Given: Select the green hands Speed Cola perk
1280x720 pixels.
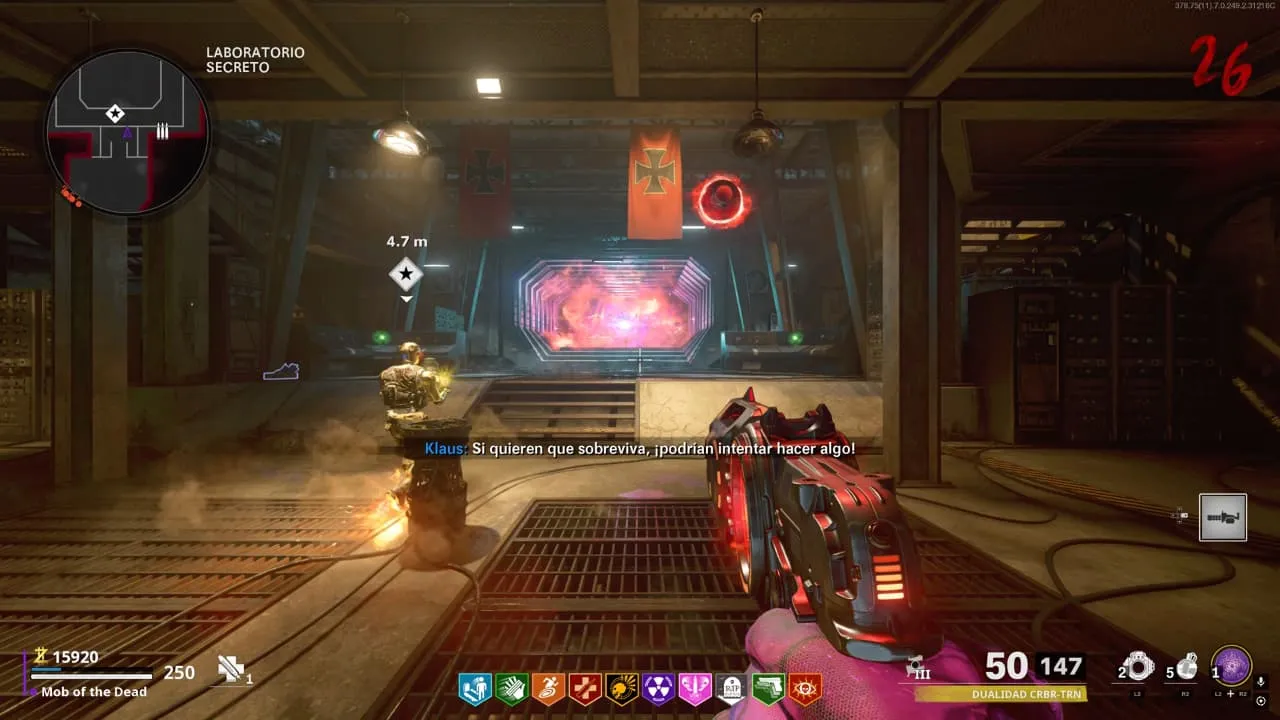Looking at the screenshot, I should point(511,689).
